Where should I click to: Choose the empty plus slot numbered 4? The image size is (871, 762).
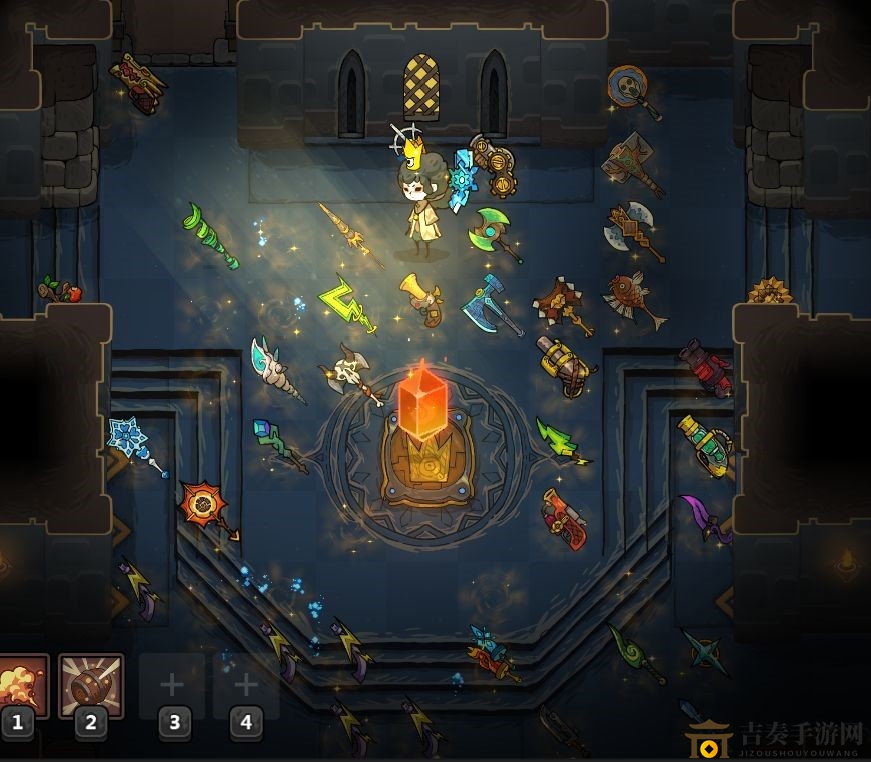coord(246,686)
